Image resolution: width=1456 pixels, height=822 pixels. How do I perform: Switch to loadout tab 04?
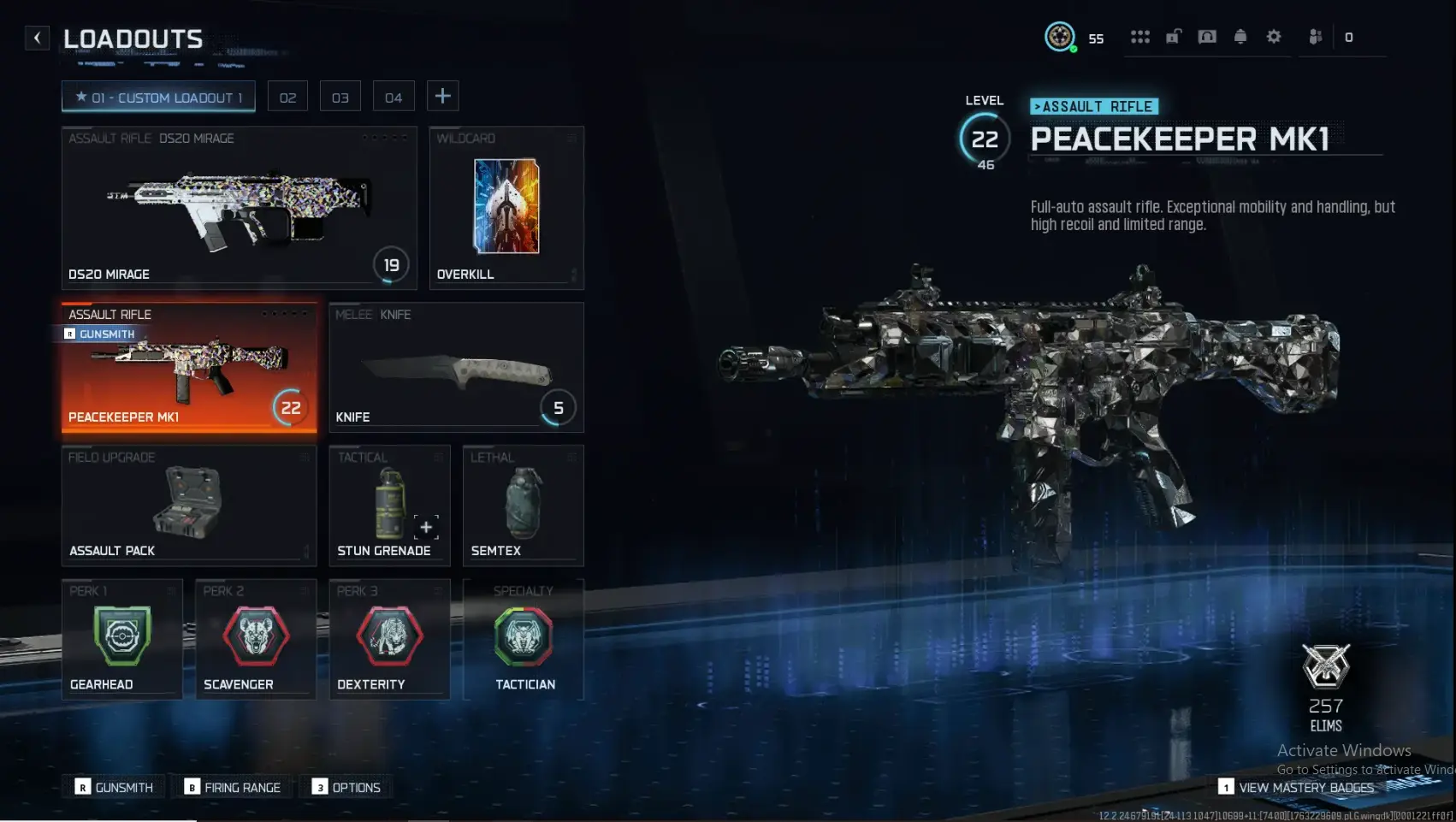[394, 96]
